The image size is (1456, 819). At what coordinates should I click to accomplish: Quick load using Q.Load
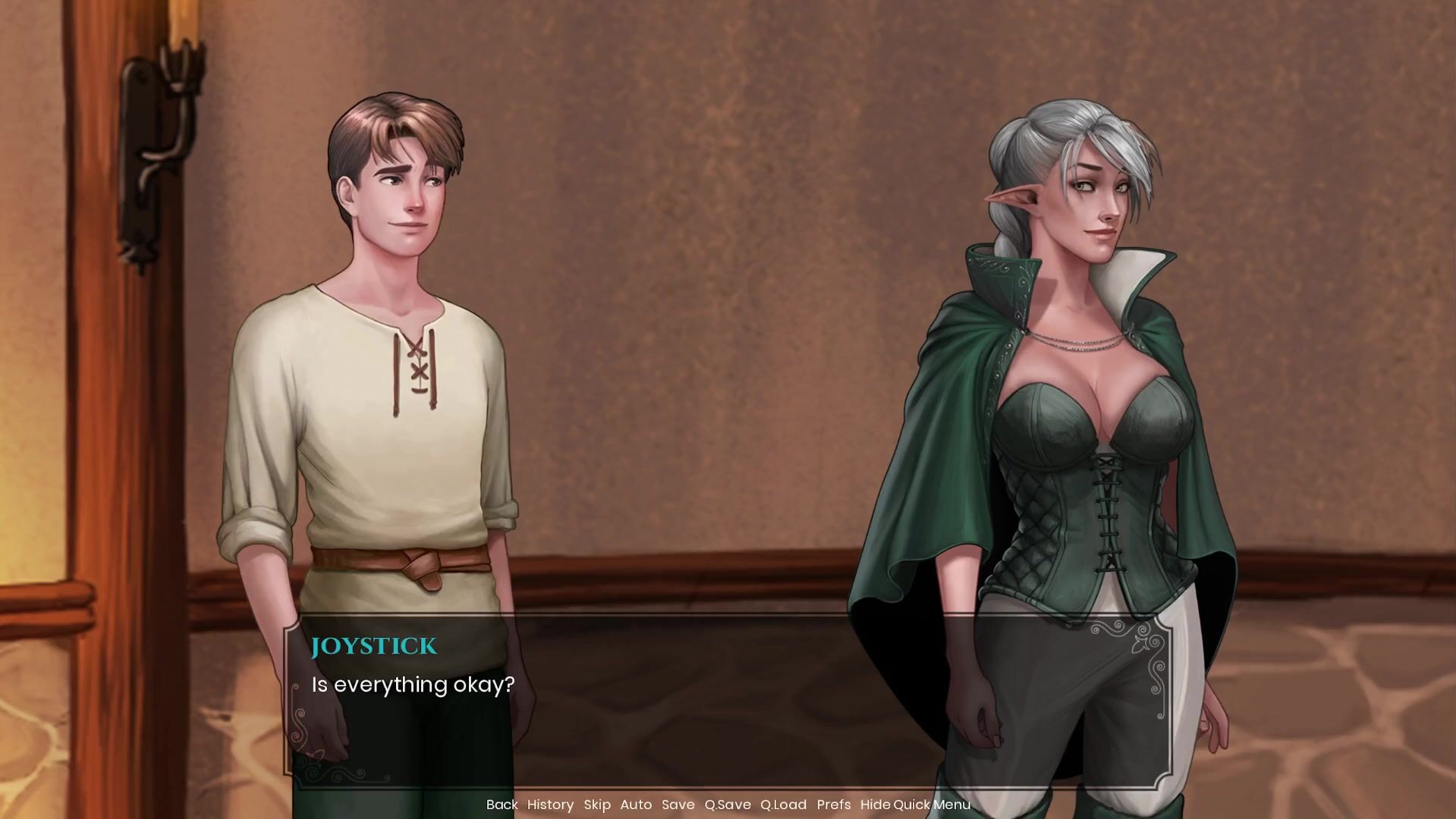[x=783, y=805]
